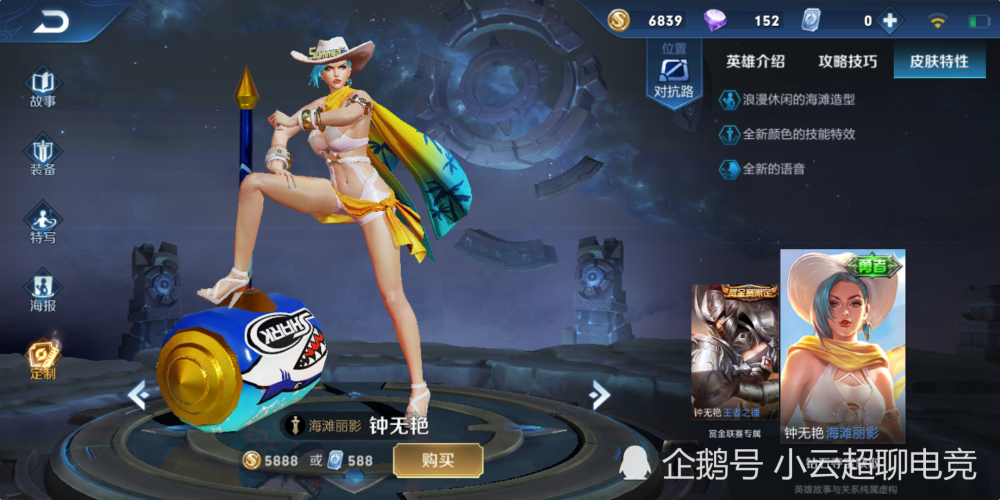Open the 特写 close-up view

43,223
